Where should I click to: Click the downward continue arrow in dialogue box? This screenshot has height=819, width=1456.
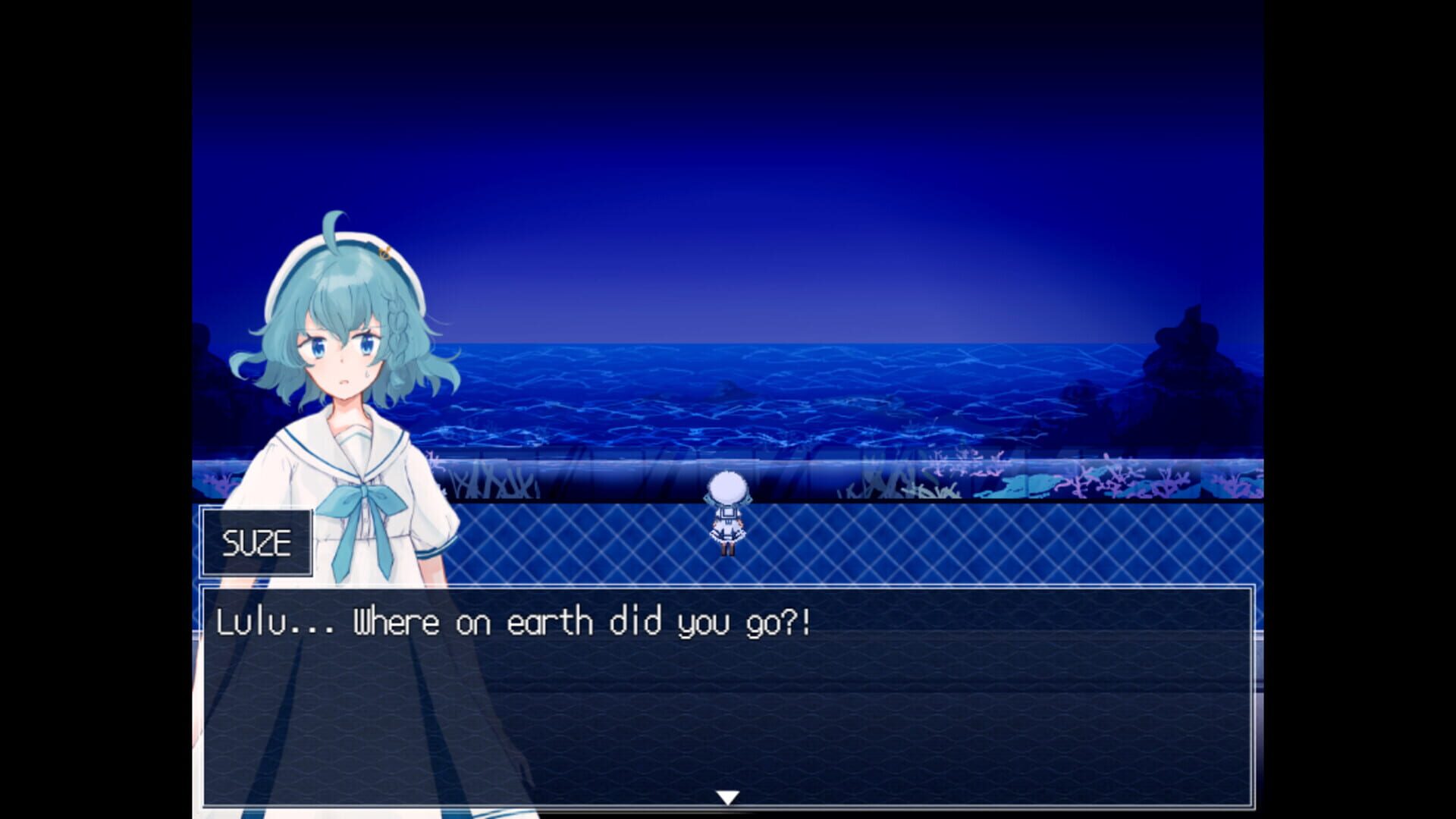coord(728,794)
